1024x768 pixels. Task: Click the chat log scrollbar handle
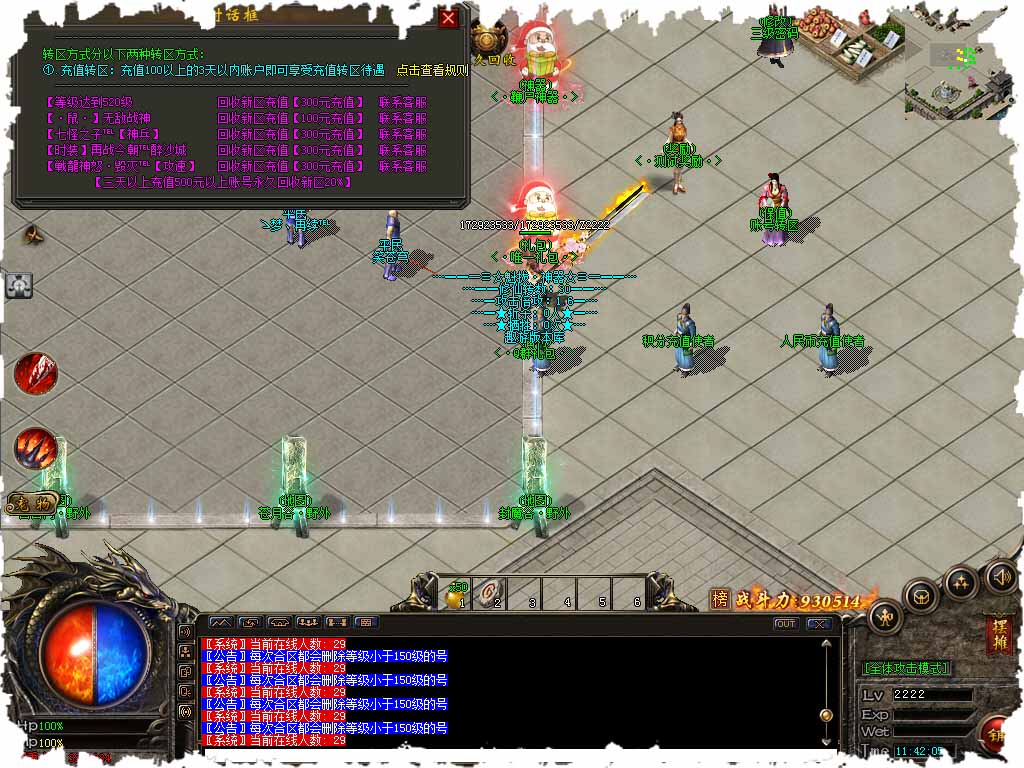(826, 714)
